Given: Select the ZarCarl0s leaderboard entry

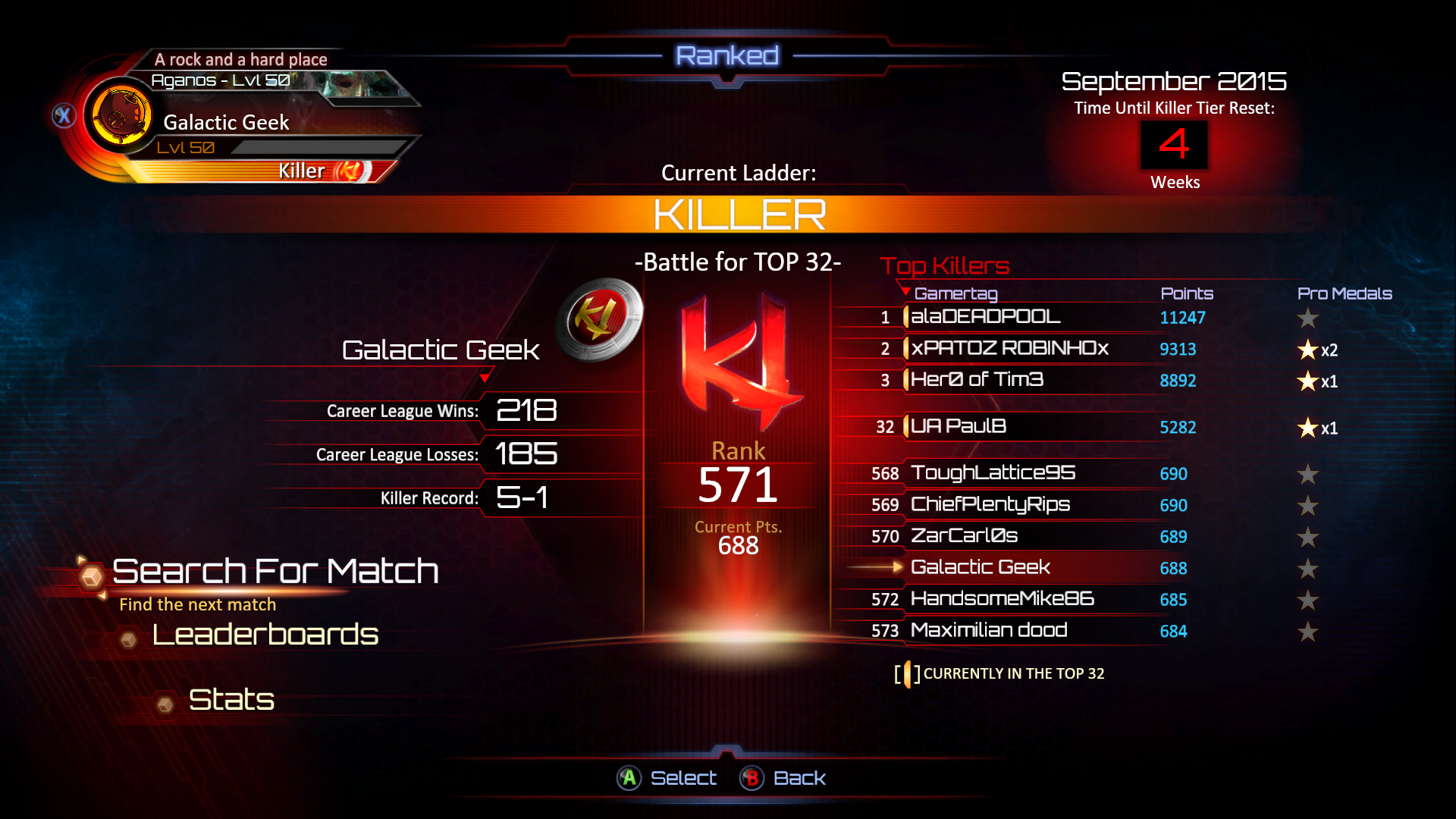Looking at the screenshot, I should 964,536.
